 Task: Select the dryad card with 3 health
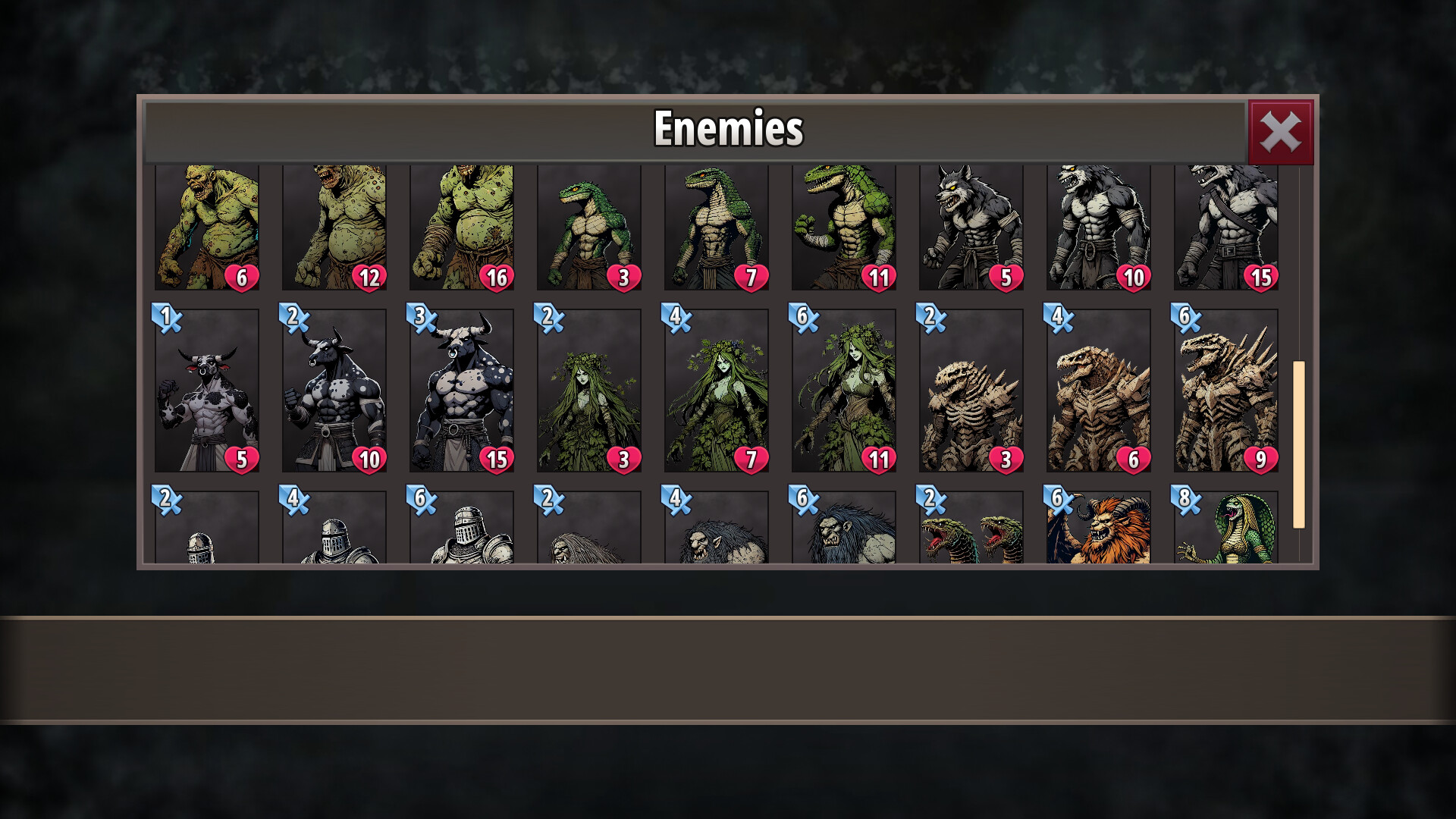[589, 391]
